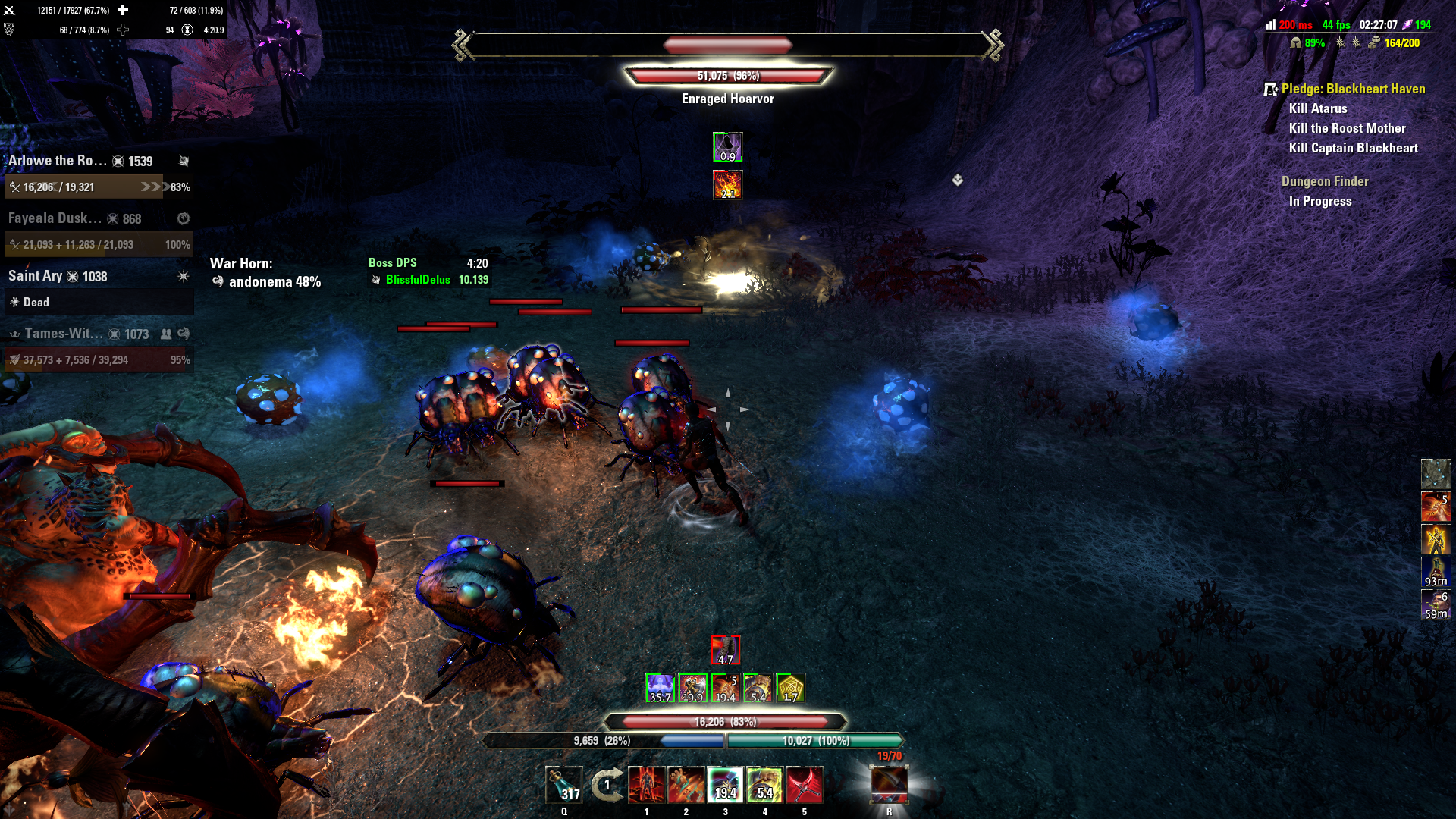
Task: Click the weapon swap arrow icon
Action: coord(606,786)
